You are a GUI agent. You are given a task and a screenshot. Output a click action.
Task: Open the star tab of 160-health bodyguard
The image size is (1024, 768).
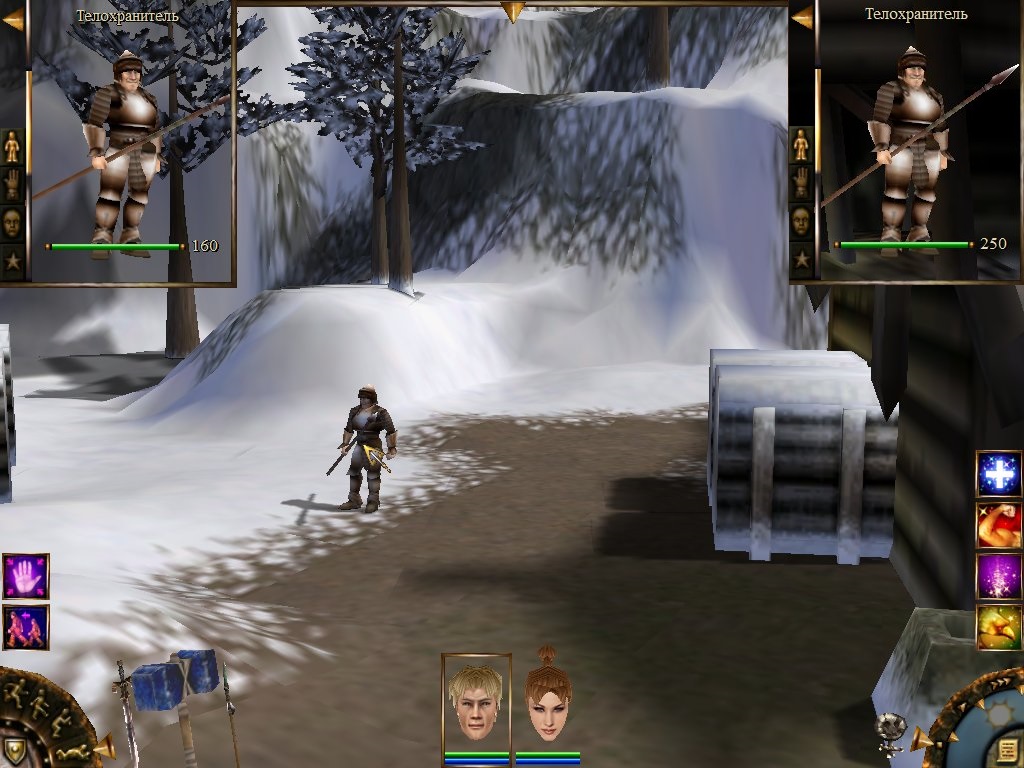[x=12, y=262]
